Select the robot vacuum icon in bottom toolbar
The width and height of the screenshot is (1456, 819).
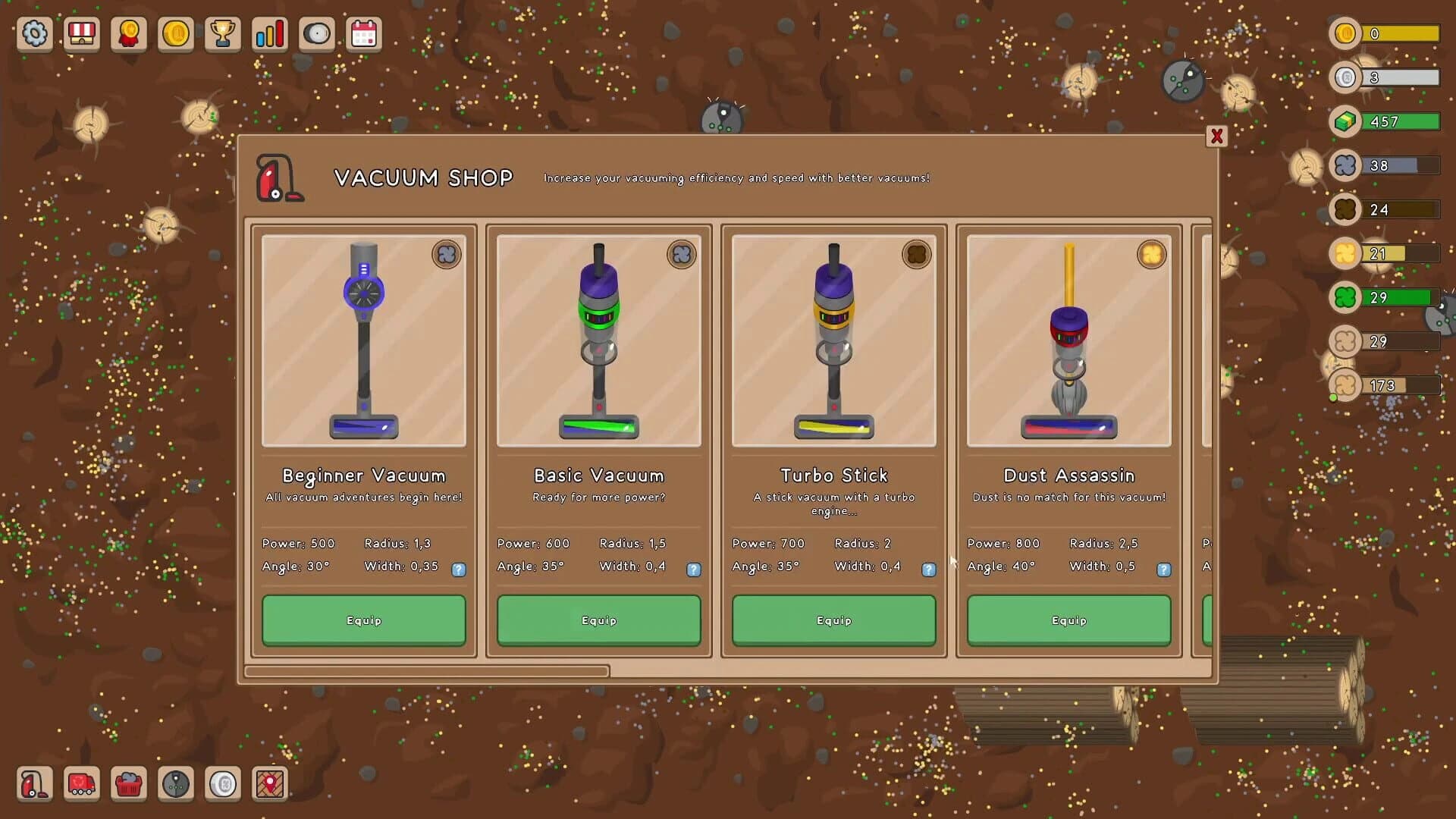tap(176, 785)
